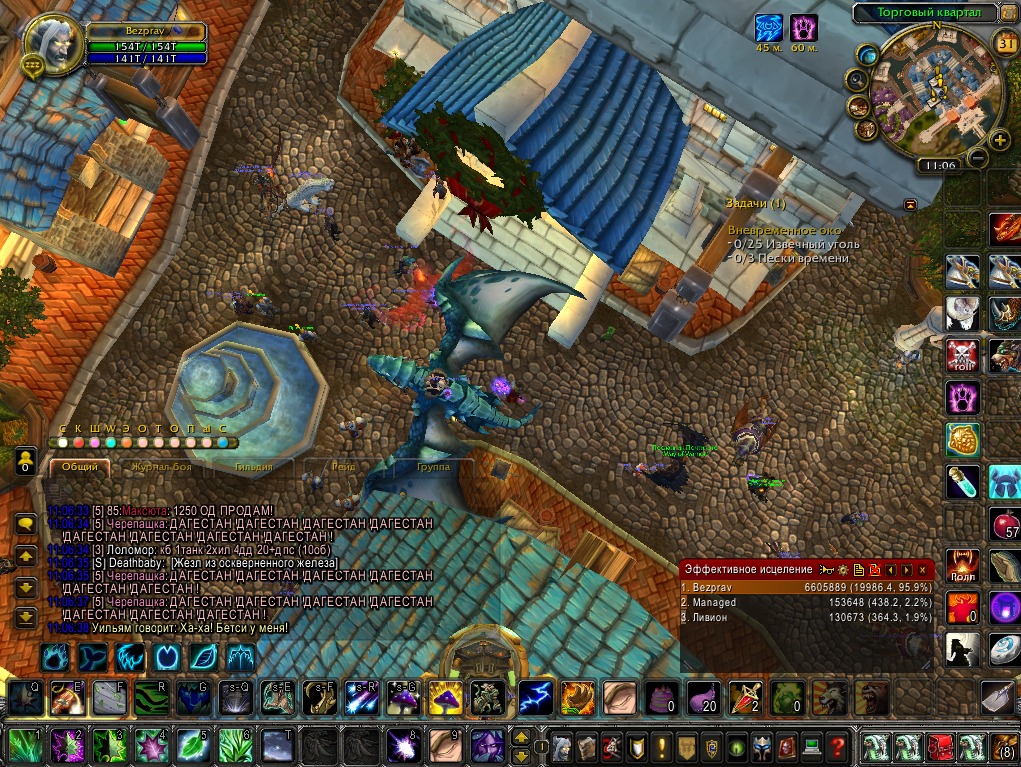The height and width of the screenshot is (767, 1021).
Task: Click the minimap zoom-in plus button
Action: tap(999, 139)
